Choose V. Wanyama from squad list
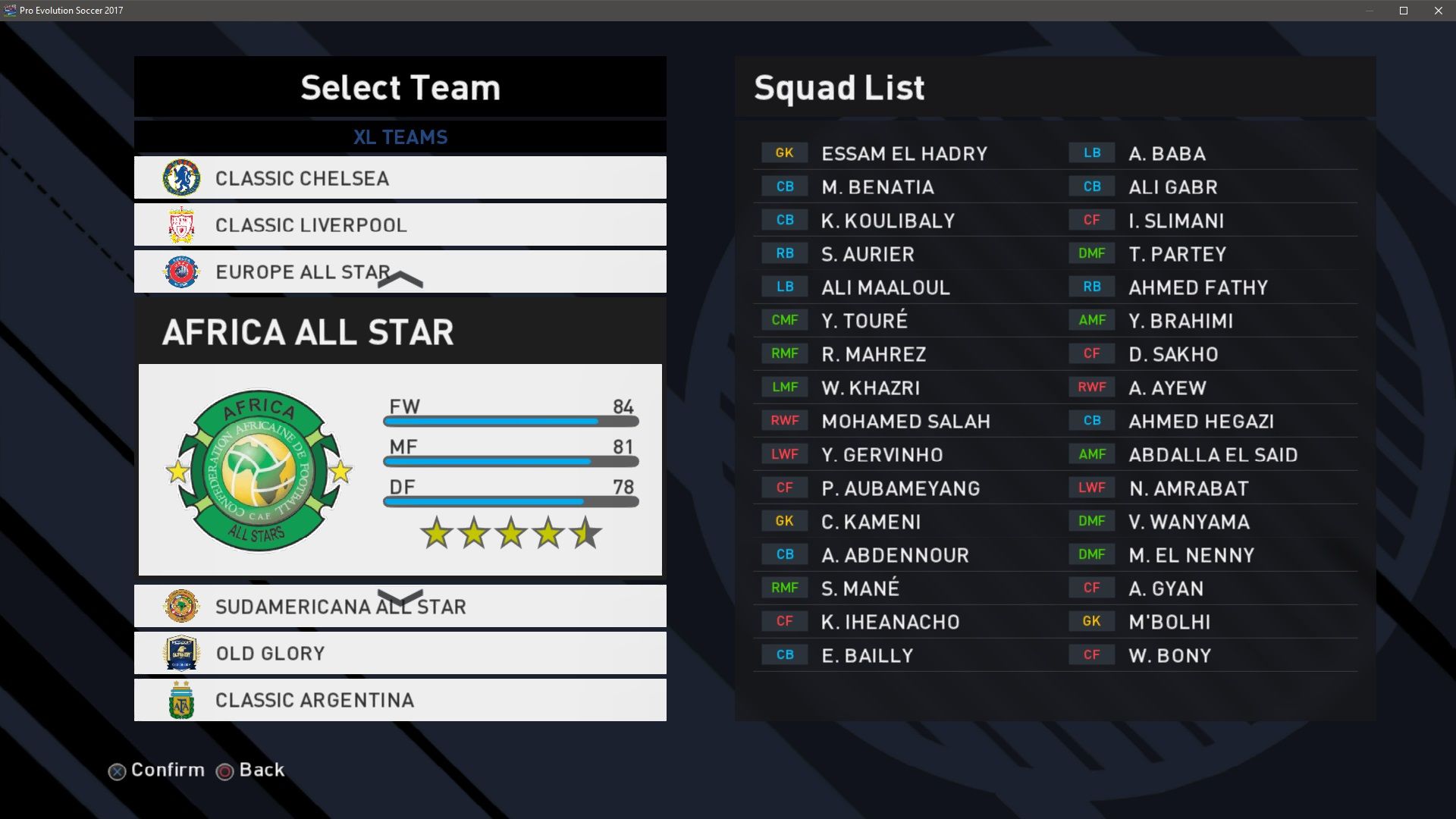 coord(1188,522)
